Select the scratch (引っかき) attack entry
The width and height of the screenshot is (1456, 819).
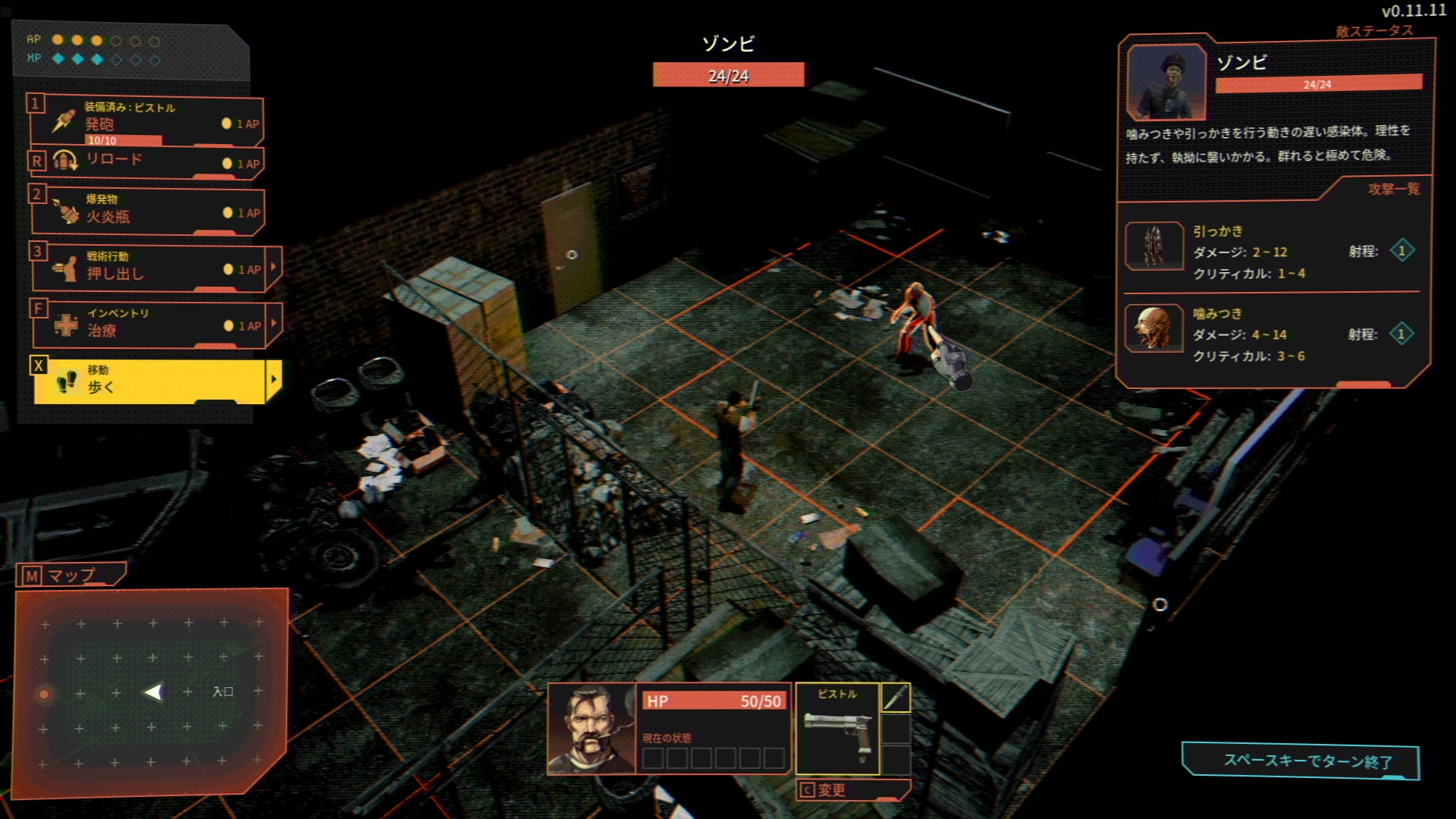point(1271,252)
